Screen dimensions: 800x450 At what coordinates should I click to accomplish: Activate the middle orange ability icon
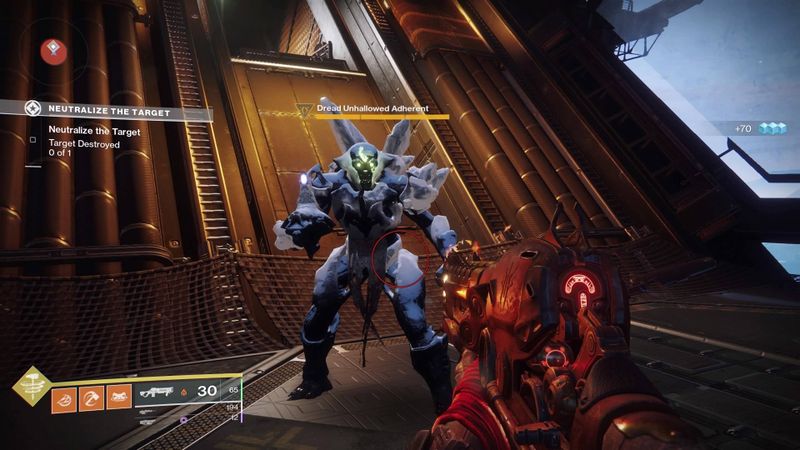tap(91, 398)
